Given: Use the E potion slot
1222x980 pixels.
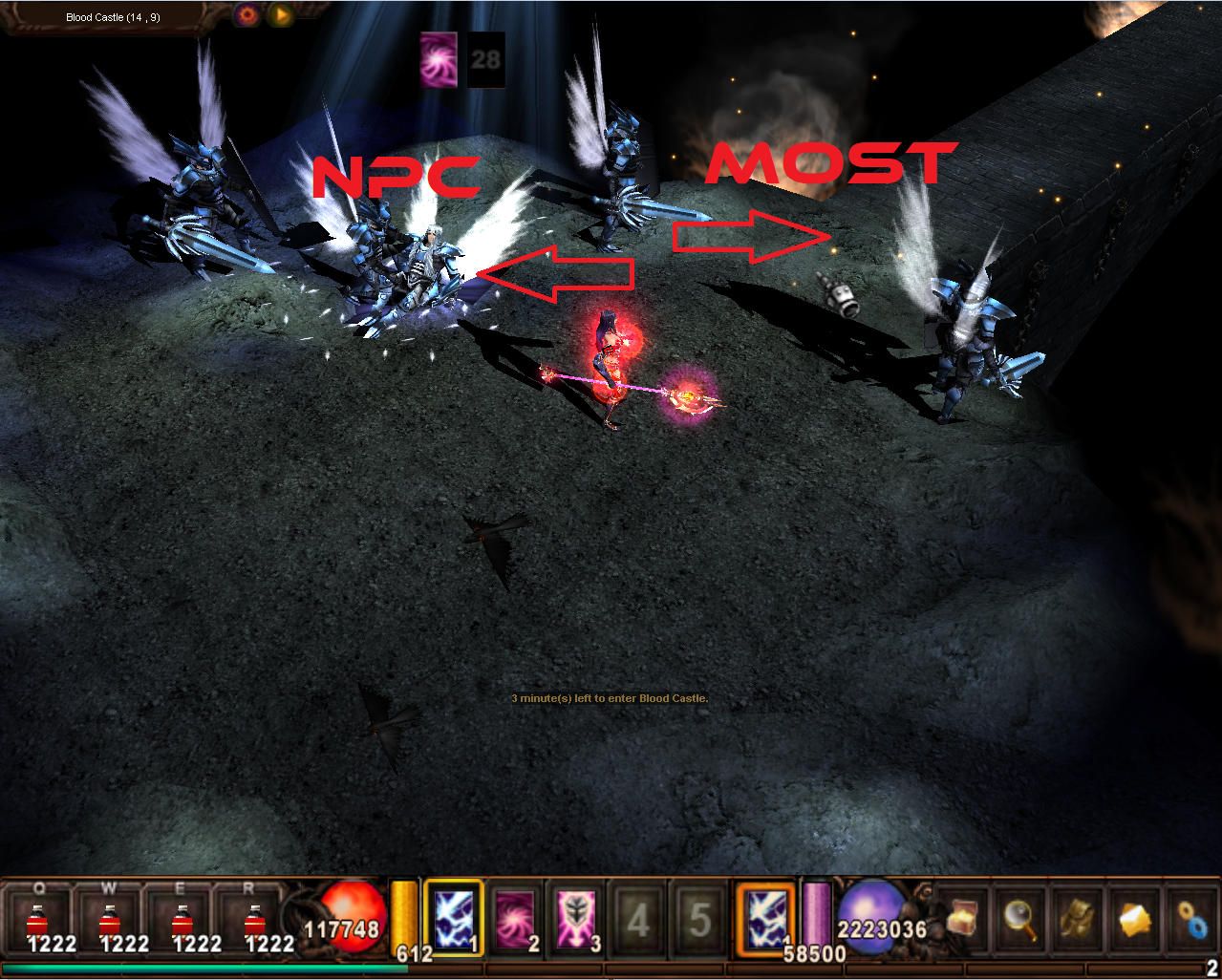Looking at the screenshot, I should click(182, 920).
